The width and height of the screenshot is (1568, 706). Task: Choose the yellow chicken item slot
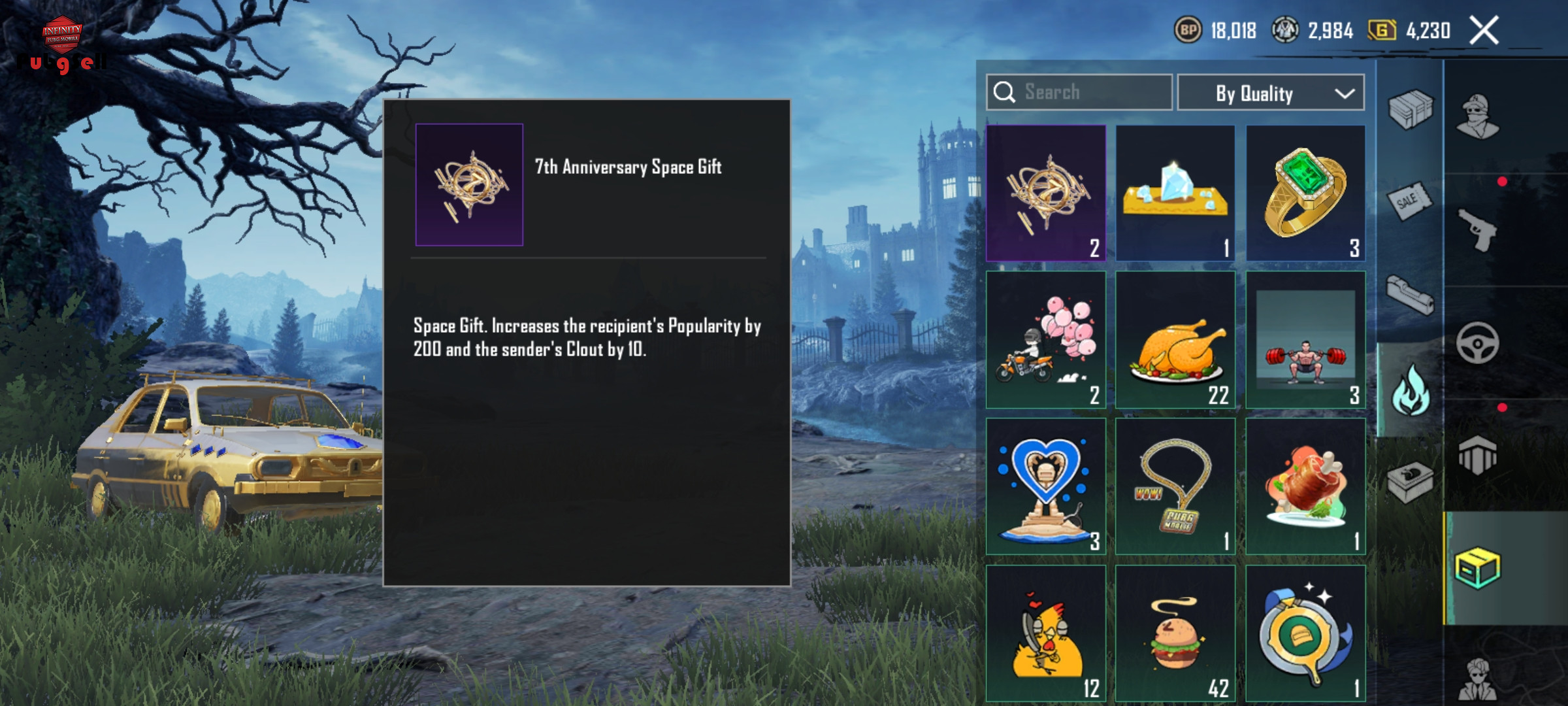point(1045,633)
